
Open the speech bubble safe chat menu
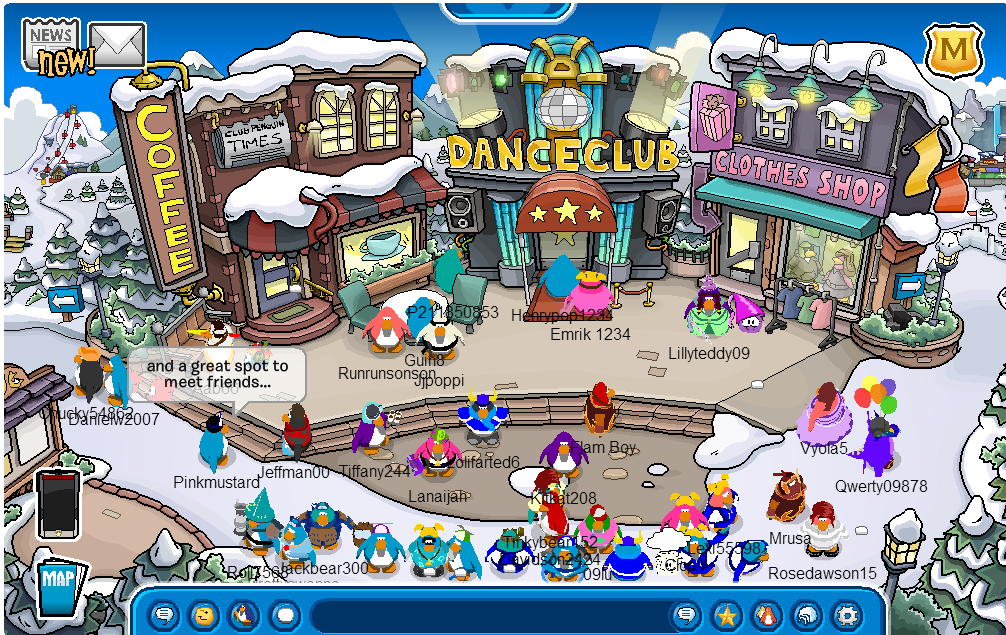[164, 614]
